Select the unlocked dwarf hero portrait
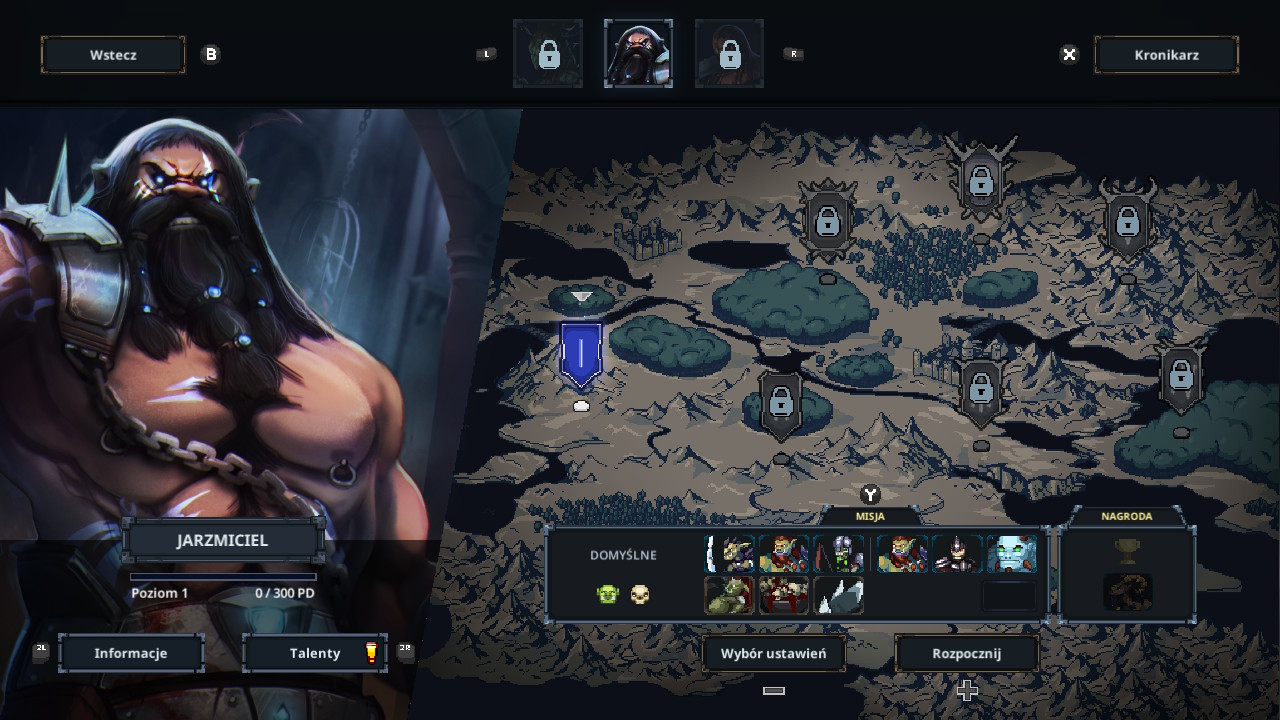Screen dimensions: 1280x720 [638, 54]
